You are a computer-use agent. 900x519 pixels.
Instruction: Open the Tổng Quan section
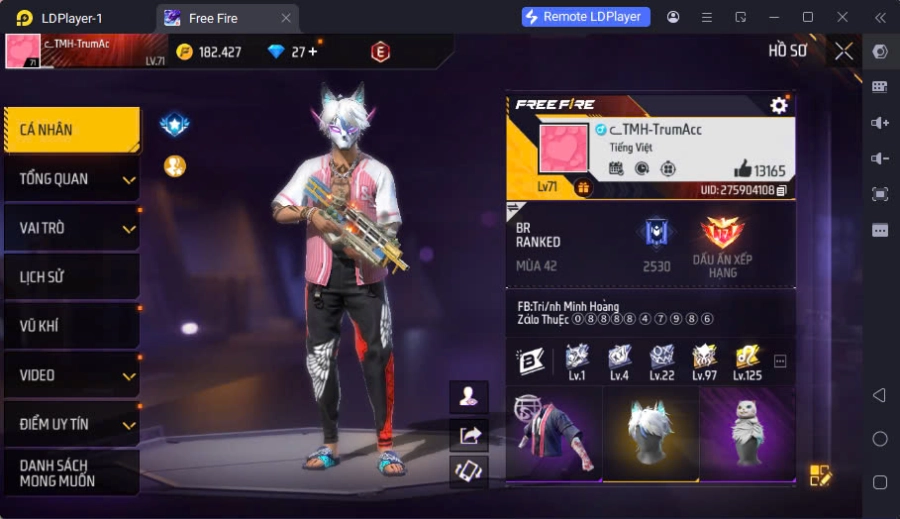coord(71,179)
